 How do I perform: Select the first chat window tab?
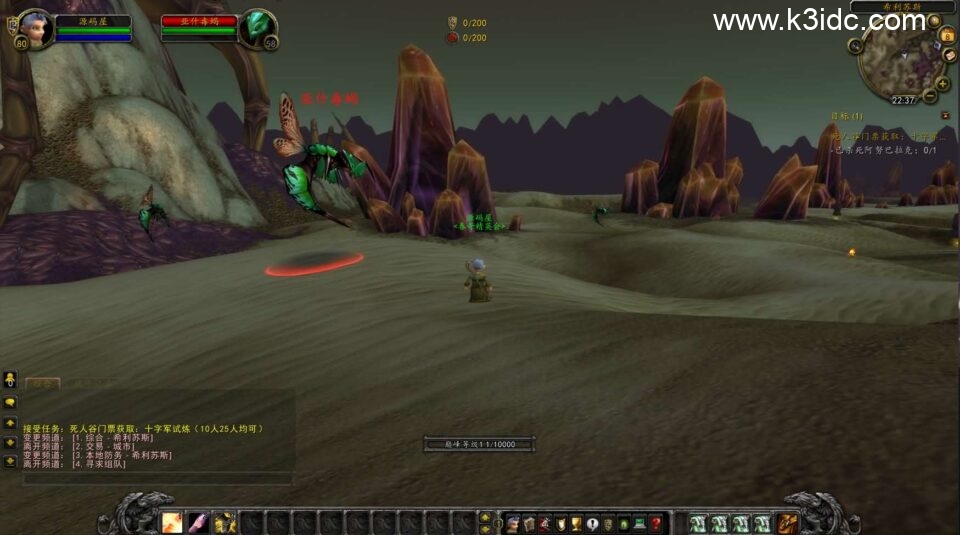[x=42, y=382]
